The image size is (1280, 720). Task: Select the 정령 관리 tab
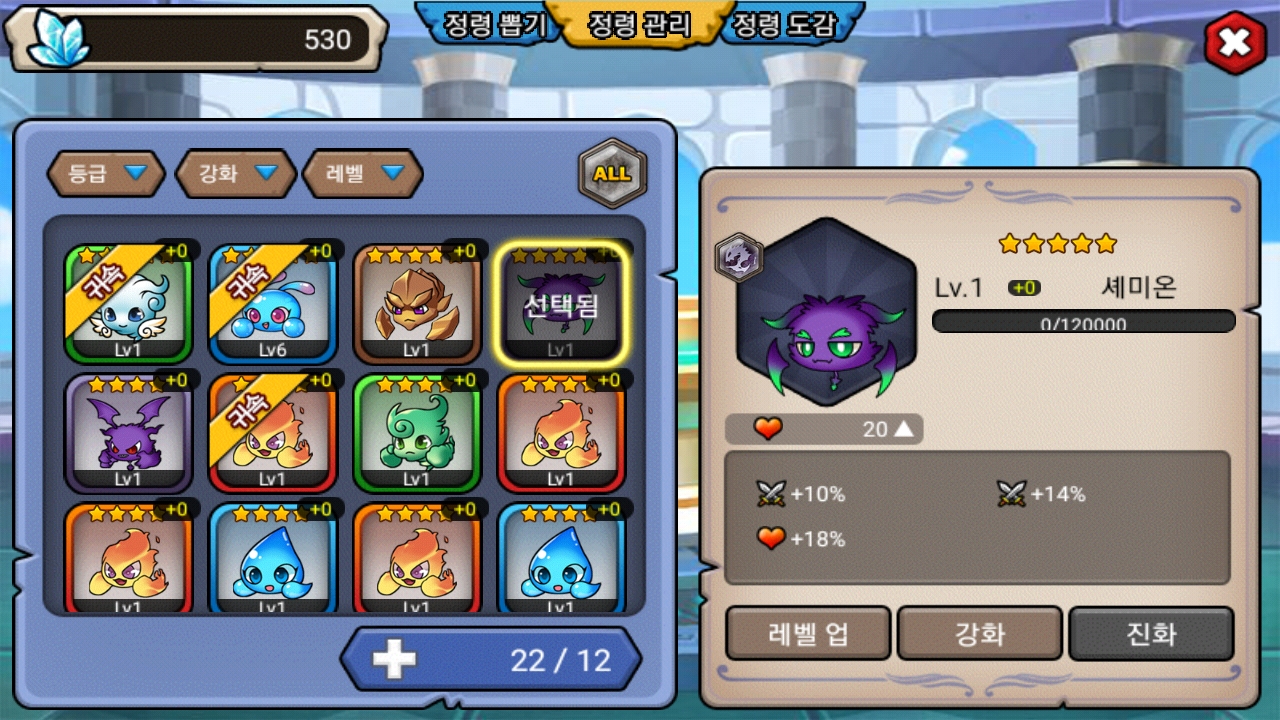[x=639, y=25]
